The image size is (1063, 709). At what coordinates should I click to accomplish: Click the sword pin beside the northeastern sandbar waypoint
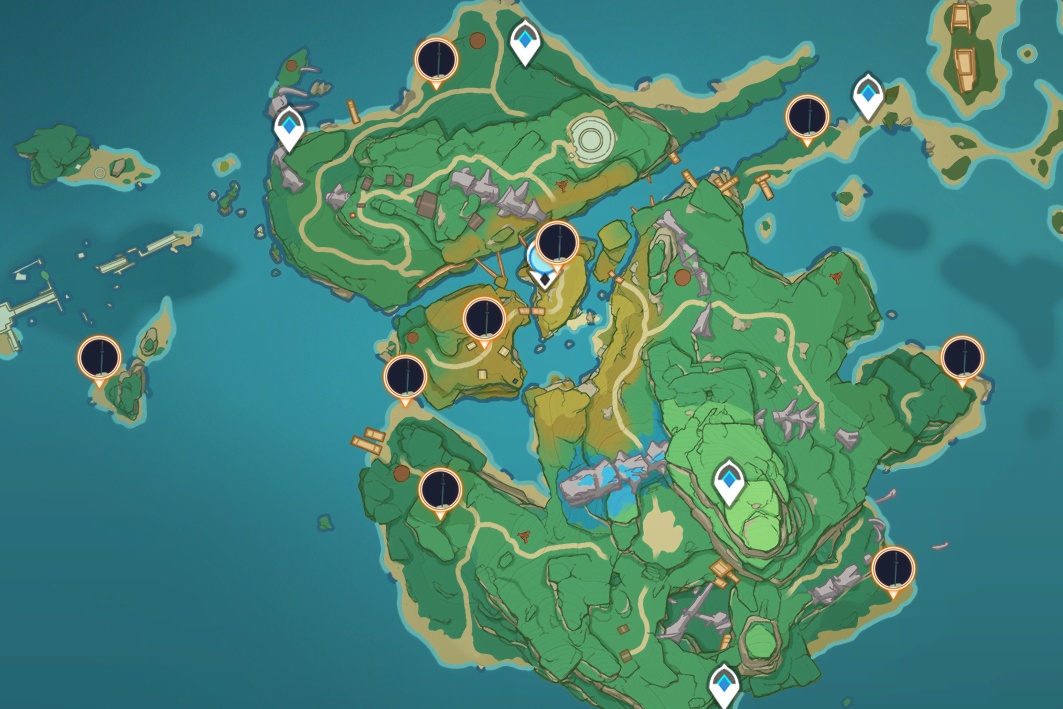tap(808, 117)
